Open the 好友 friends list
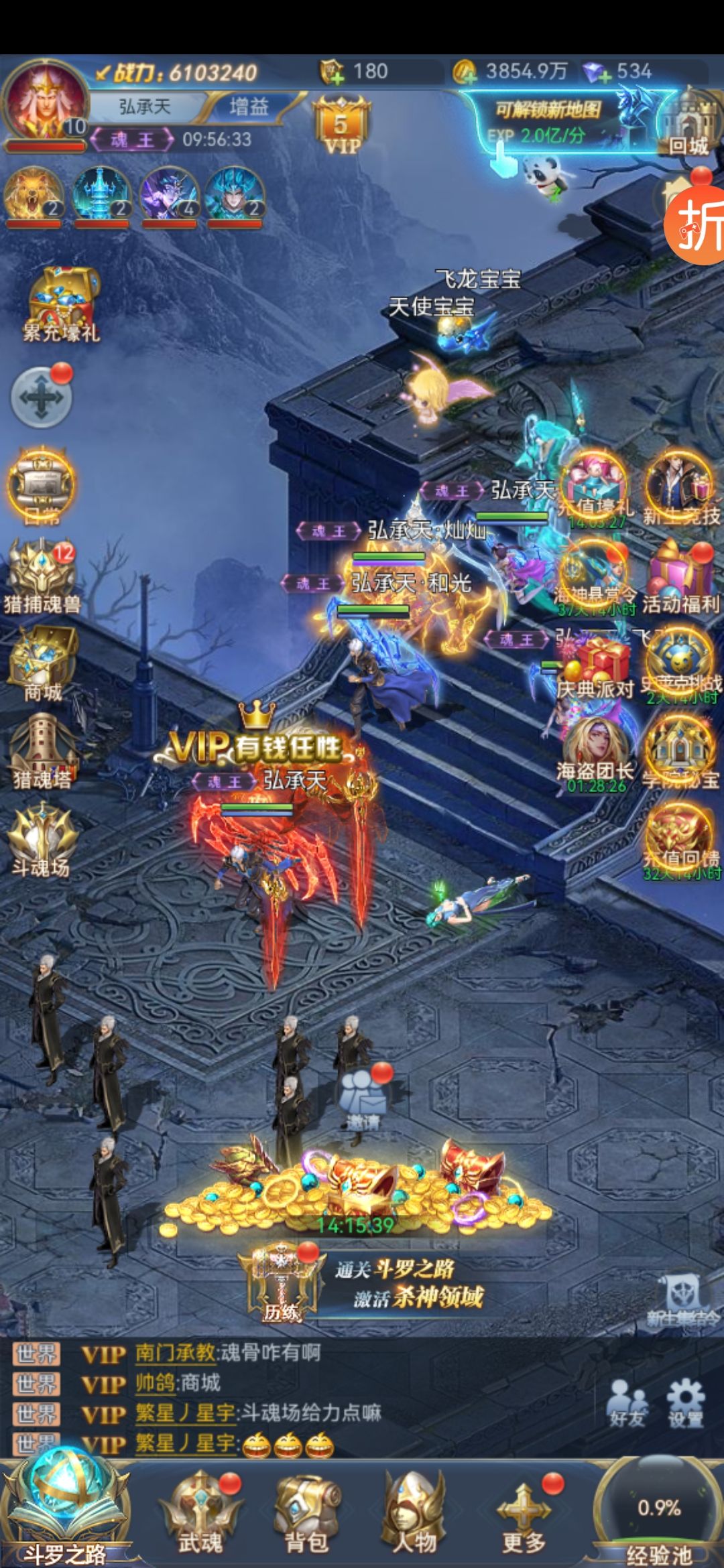Image resolution: width=724 pixels, height=1568 pixels. (x=627, y=1402)
